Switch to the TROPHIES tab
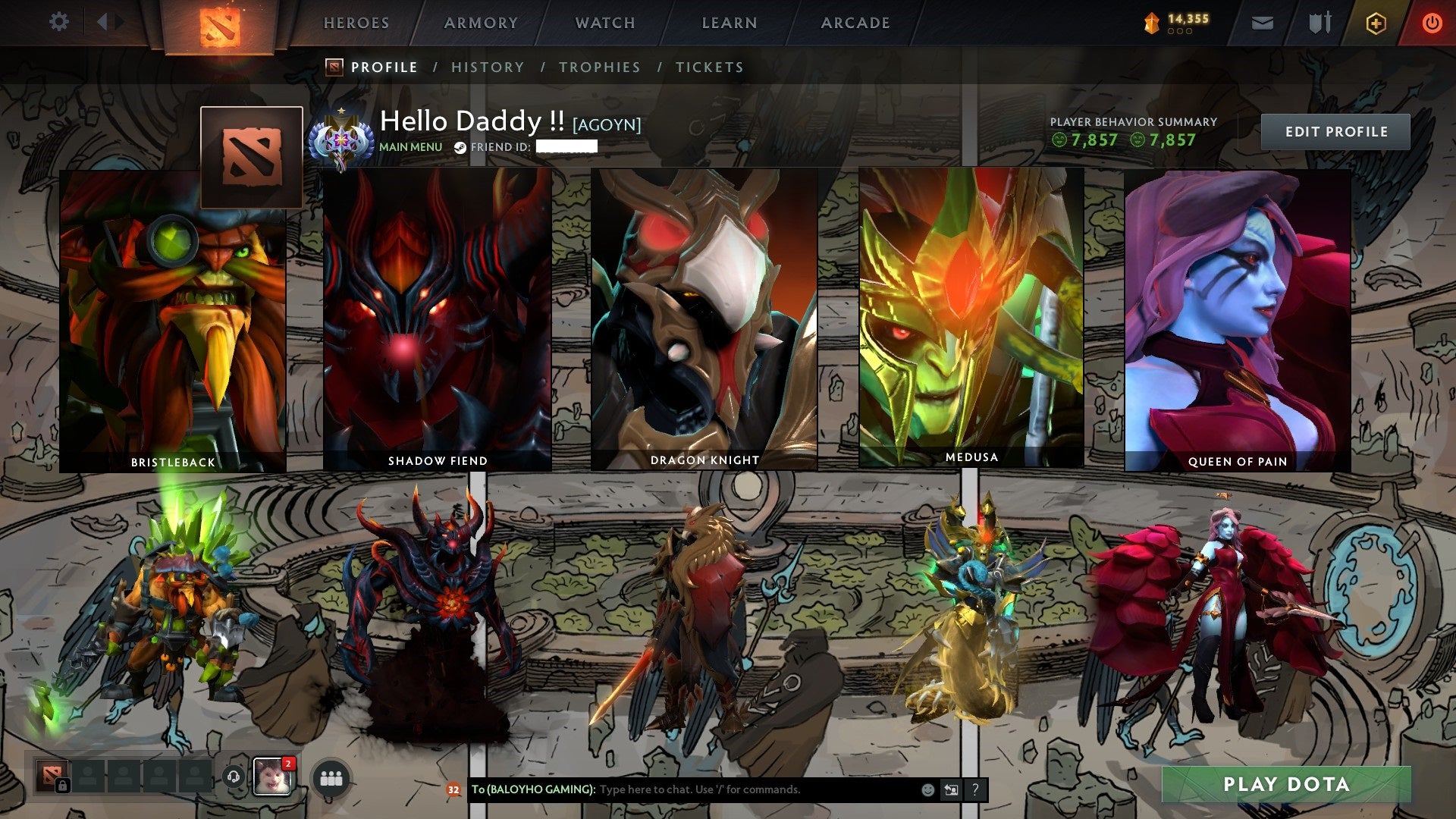Viewport: 1456px width, 819px height. (599, 67)
